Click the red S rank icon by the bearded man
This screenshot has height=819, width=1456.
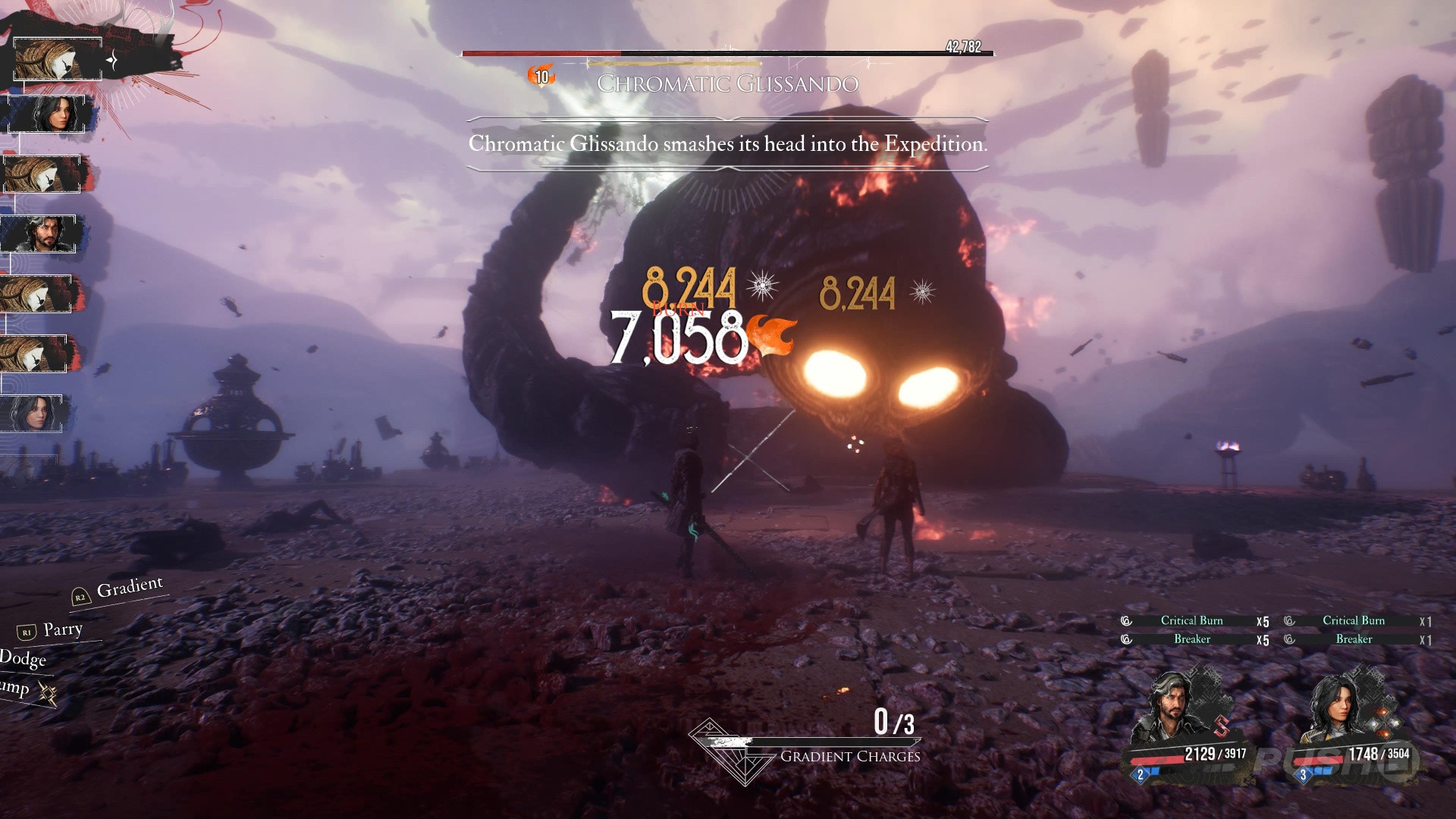tap(1221, 726)
